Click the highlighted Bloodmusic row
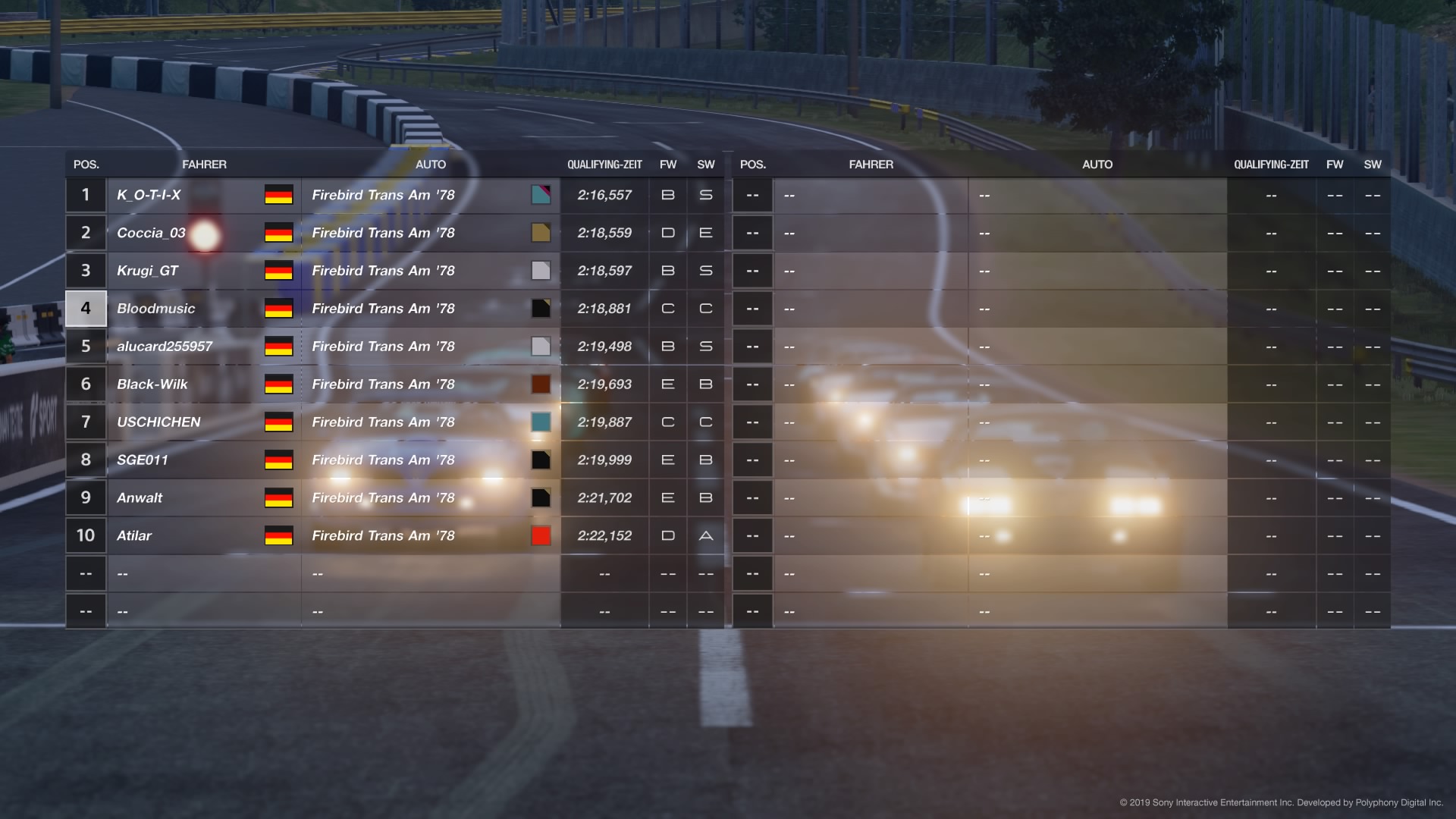Image resolution: width=1456 pixels, height=819 pixels. pyautogui.click(x=155, y=309)
